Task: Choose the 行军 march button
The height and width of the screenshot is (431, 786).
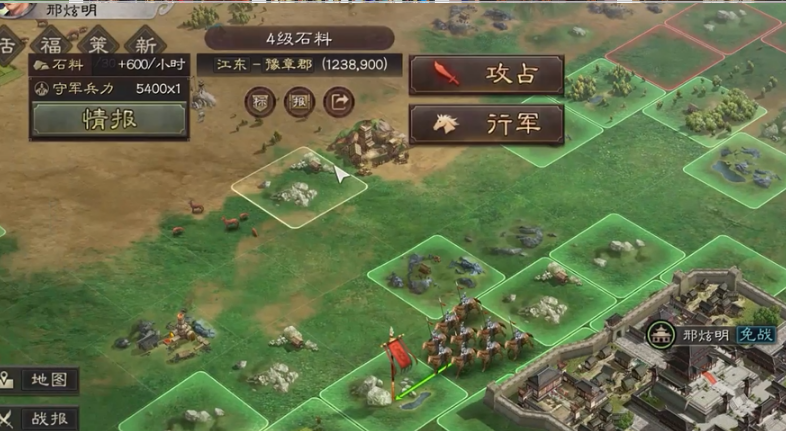Action: point(486,123)
